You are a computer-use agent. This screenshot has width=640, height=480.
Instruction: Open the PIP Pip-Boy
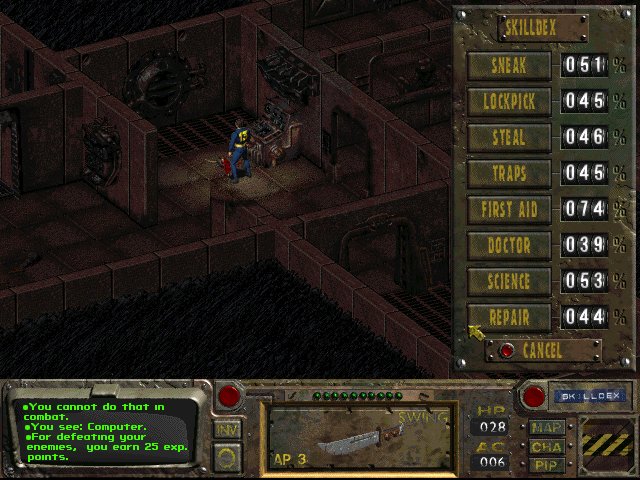click(x=547, y=464)
